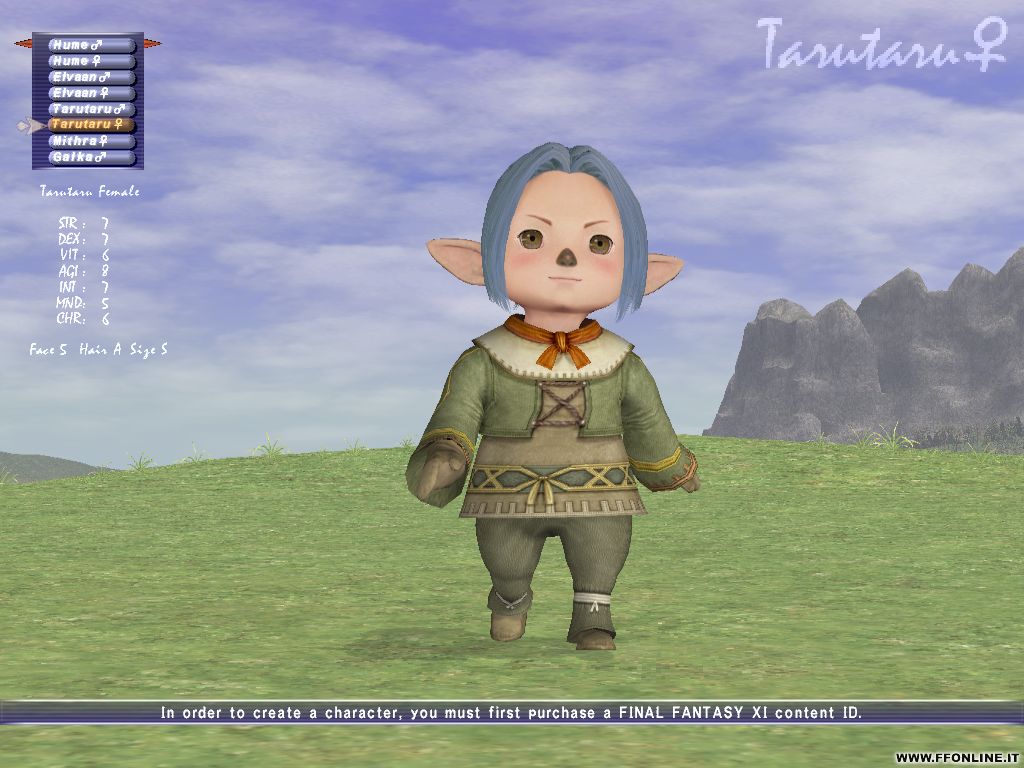This screenshot has height=768, width=1024.
Task: Select Elvaan female from the race list
Action: [x=91, y=93]
